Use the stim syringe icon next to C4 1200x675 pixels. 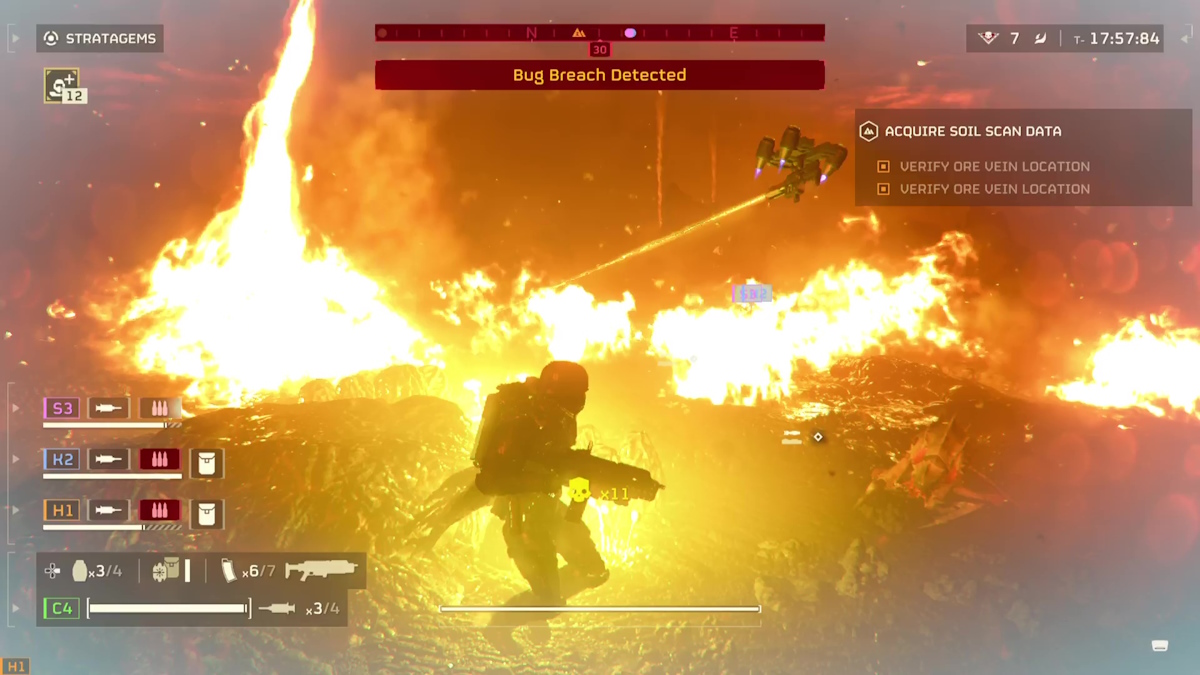pyautogui.click(x=277, y=608)
